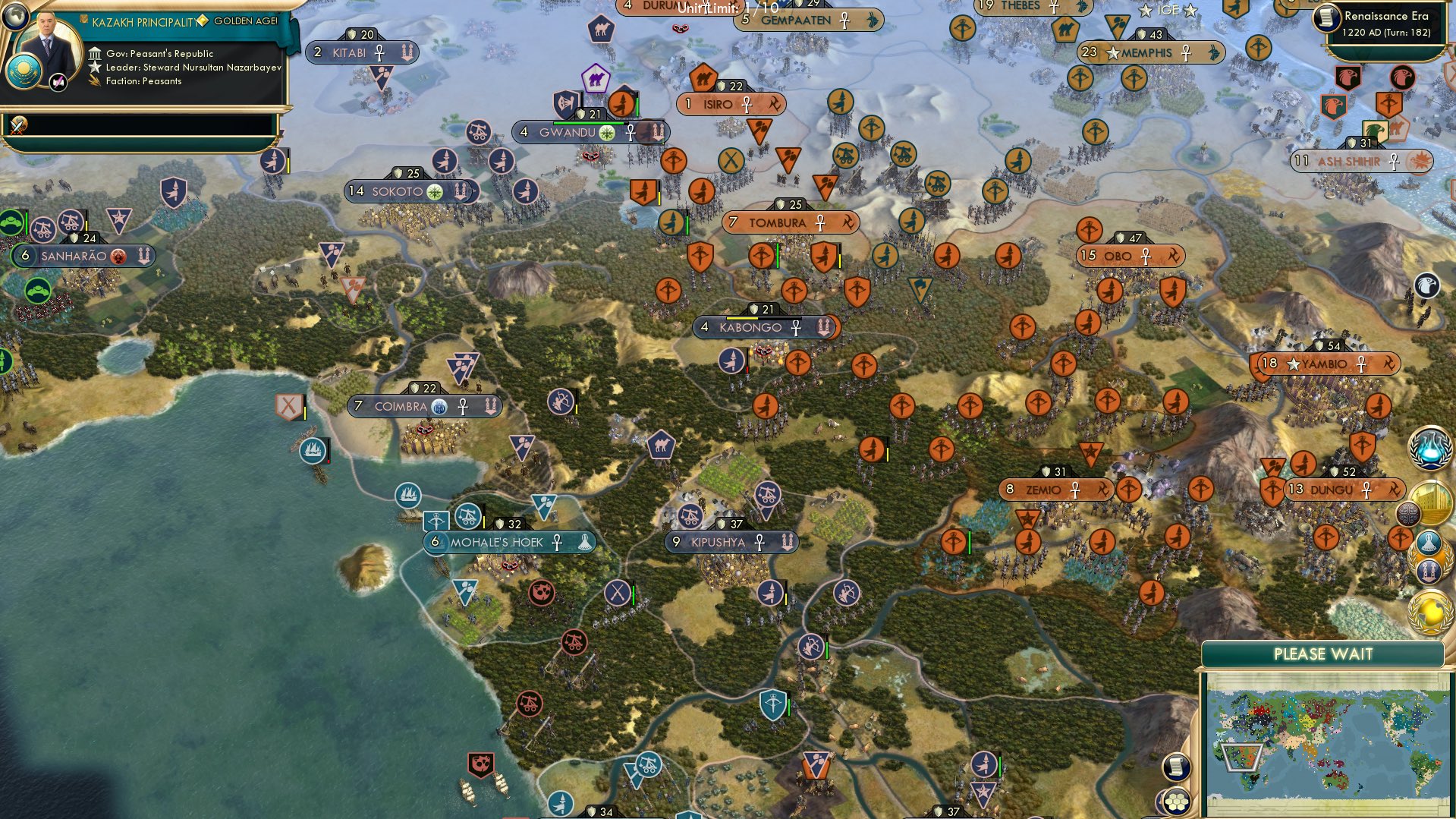Select the Tombura city banner

click(789, 222)
